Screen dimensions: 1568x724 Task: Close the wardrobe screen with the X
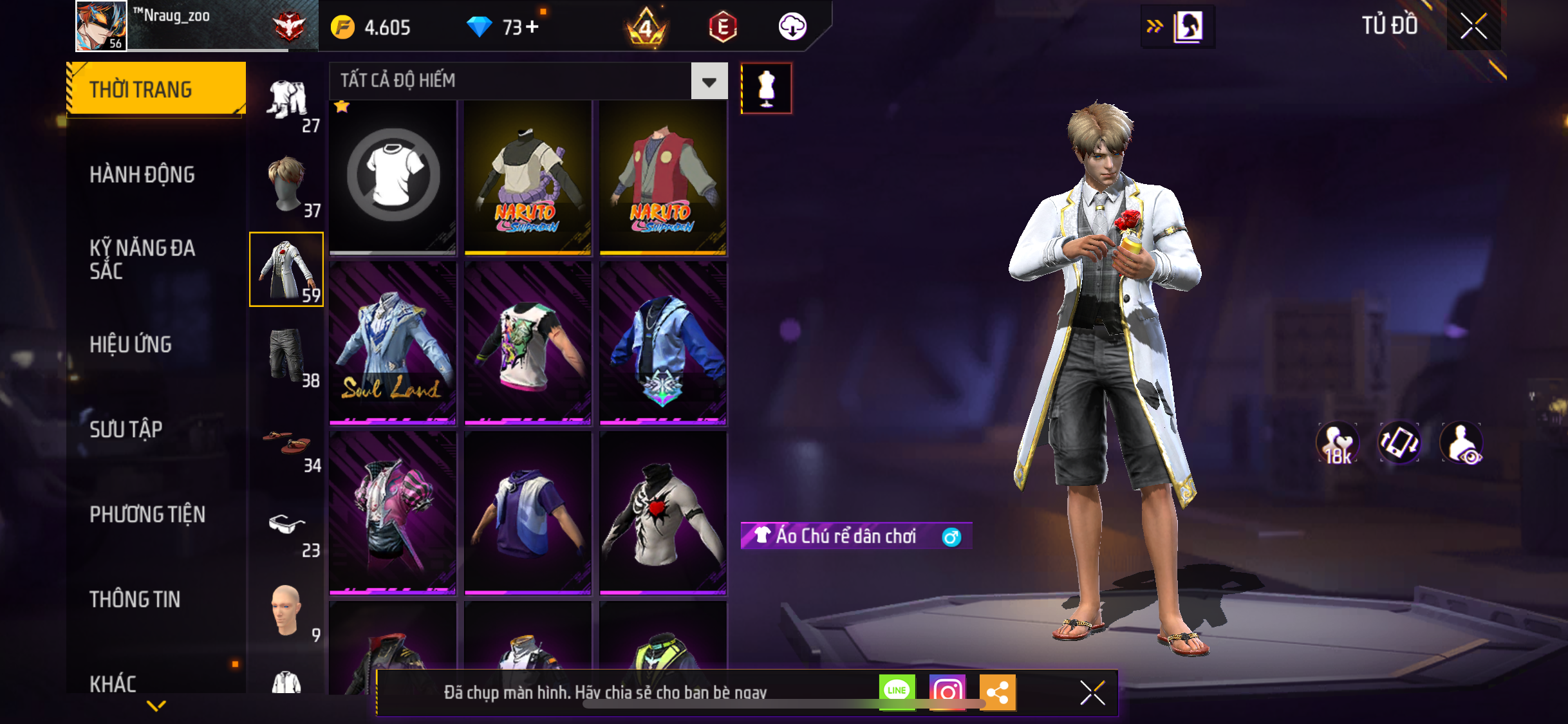1473,26
